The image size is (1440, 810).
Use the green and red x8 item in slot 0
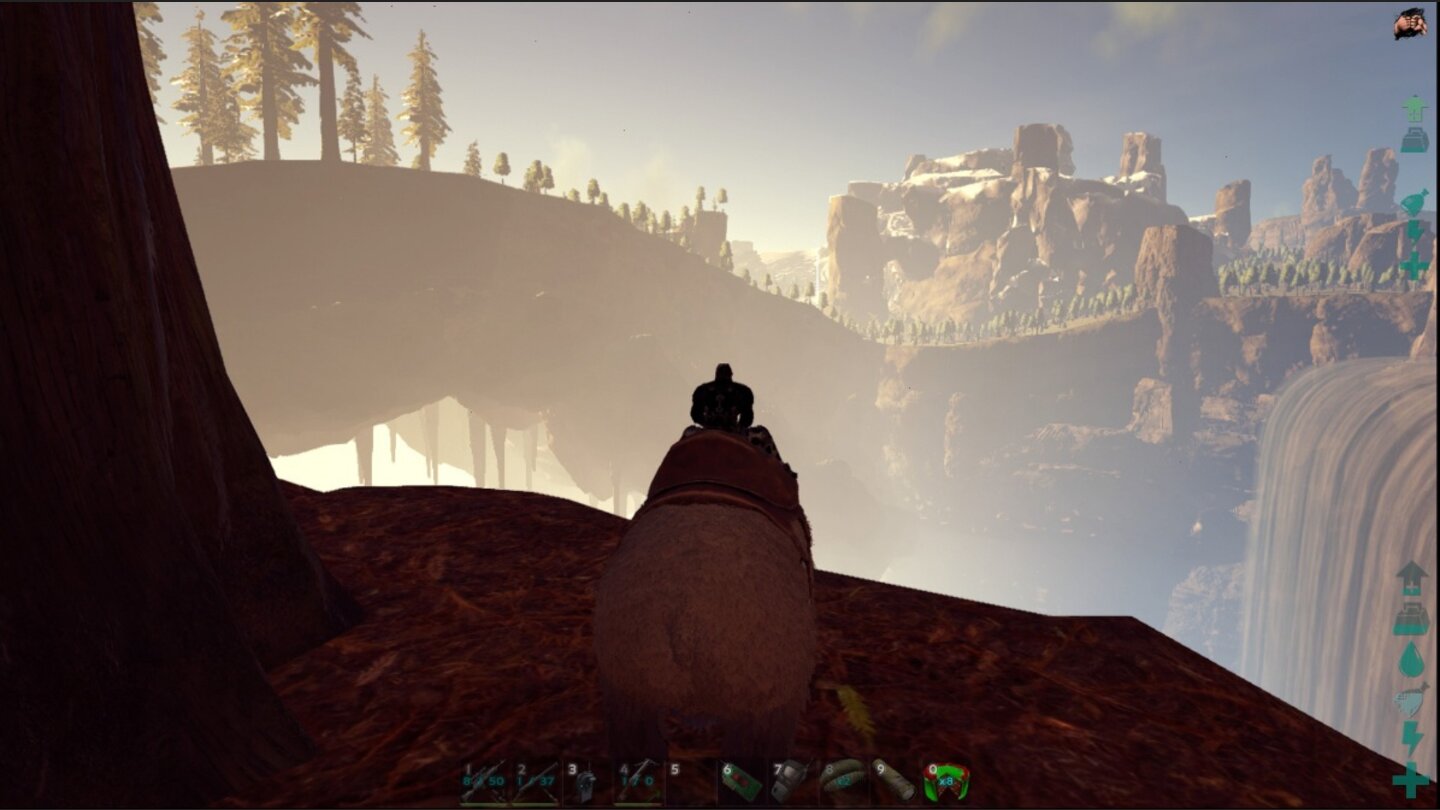click(x=946, y=782)
